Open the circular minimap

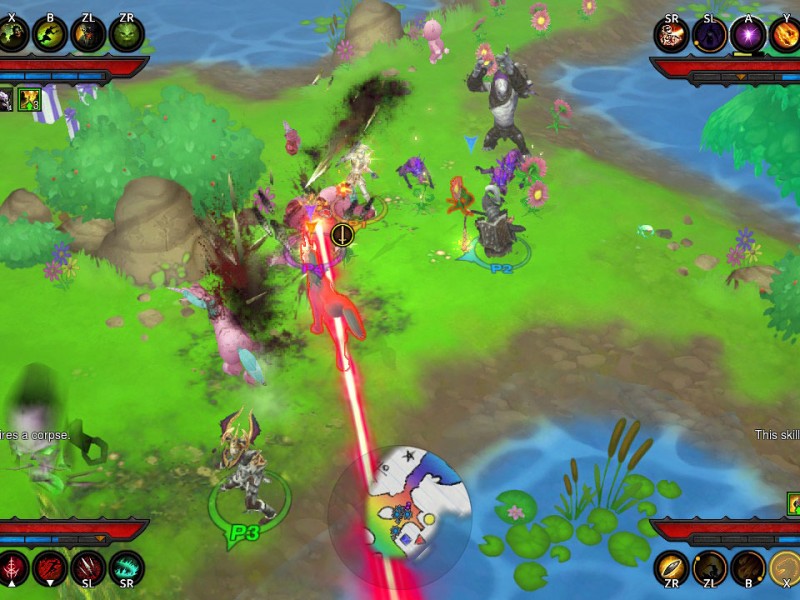(400, 516)
